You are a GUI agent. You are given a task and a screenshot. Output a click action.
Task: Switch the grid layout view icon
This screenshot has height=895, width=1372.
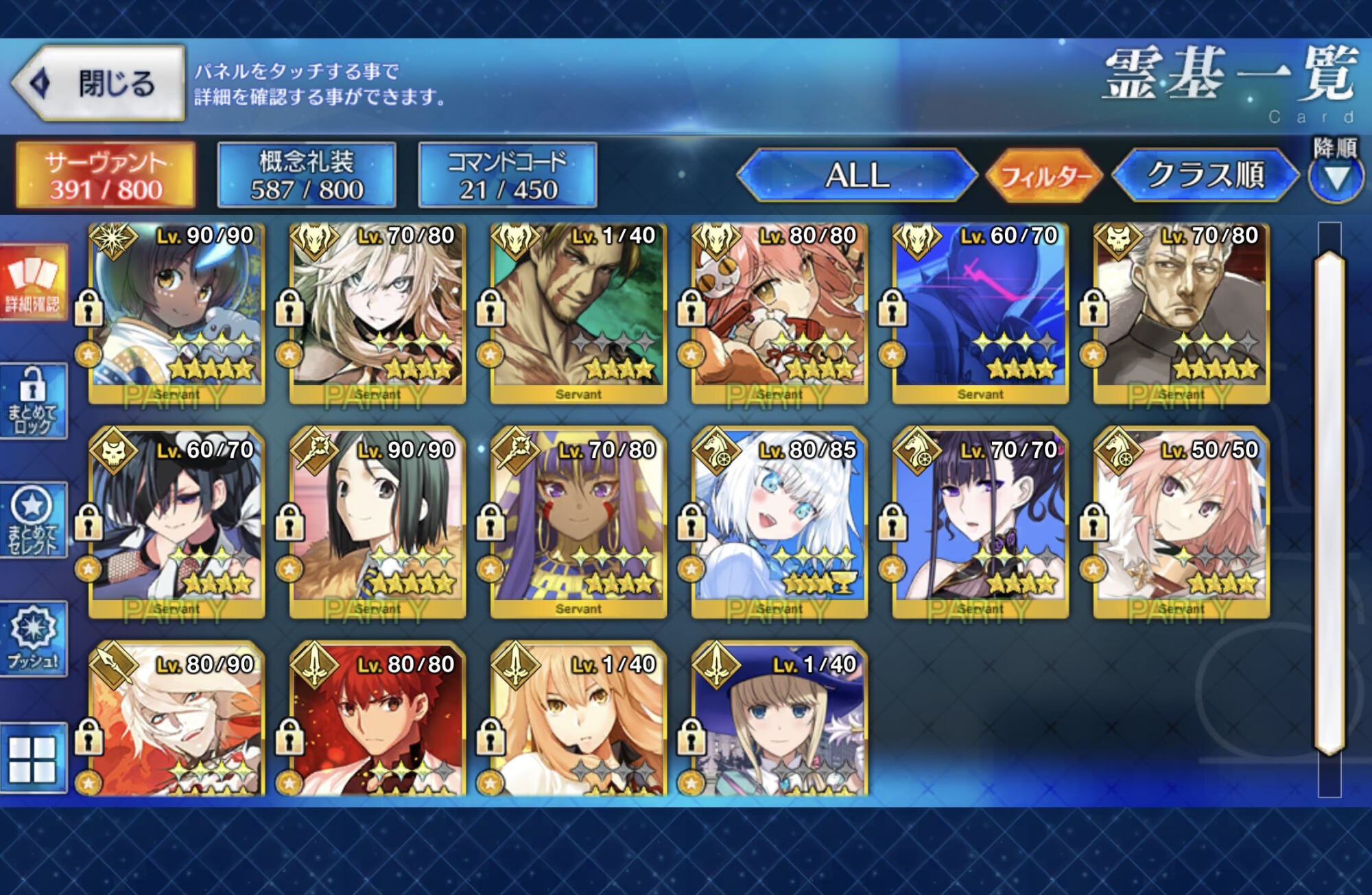(32, 759)
